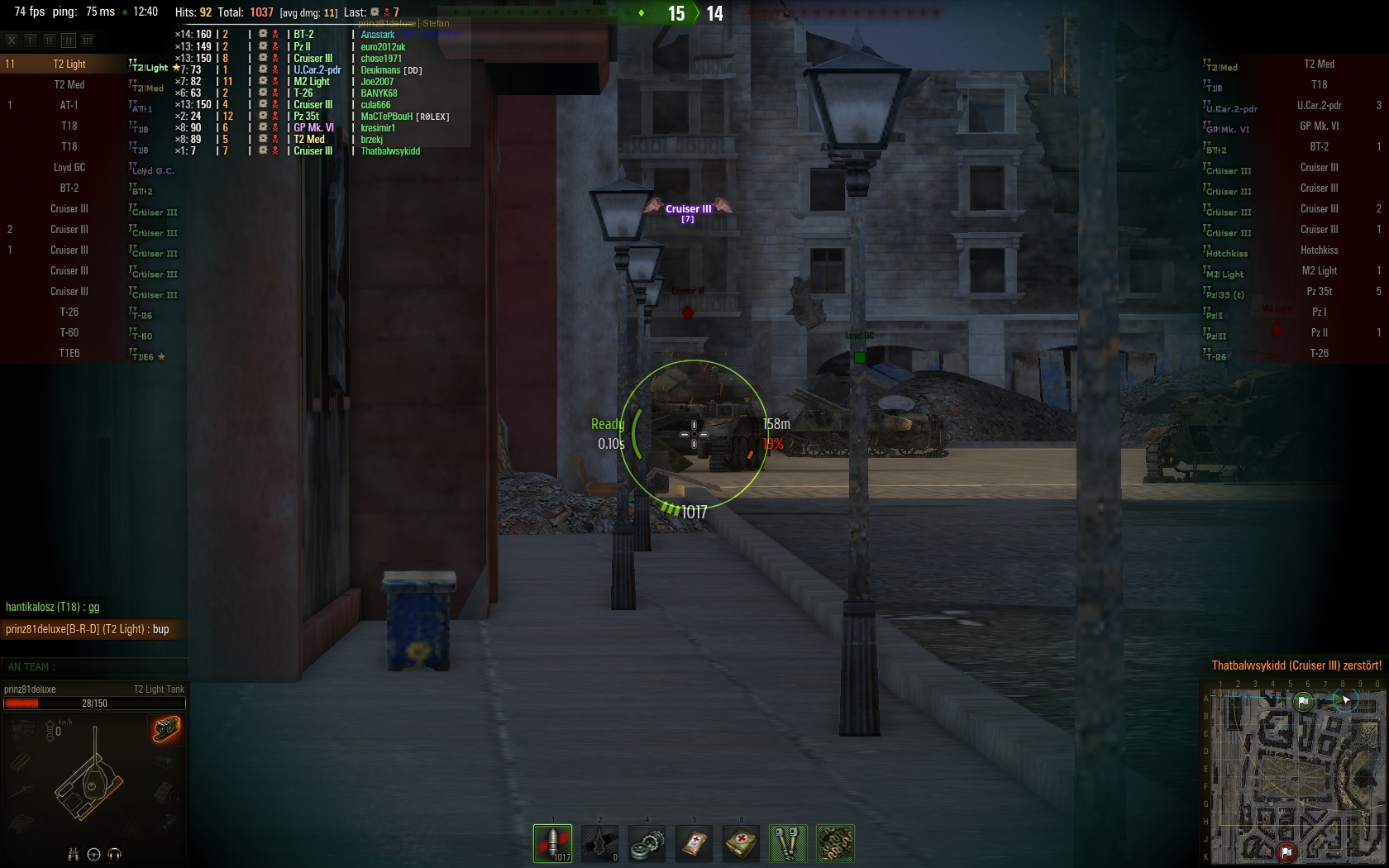
Task: Use the large green first aid kit
Action: point(741,843)
